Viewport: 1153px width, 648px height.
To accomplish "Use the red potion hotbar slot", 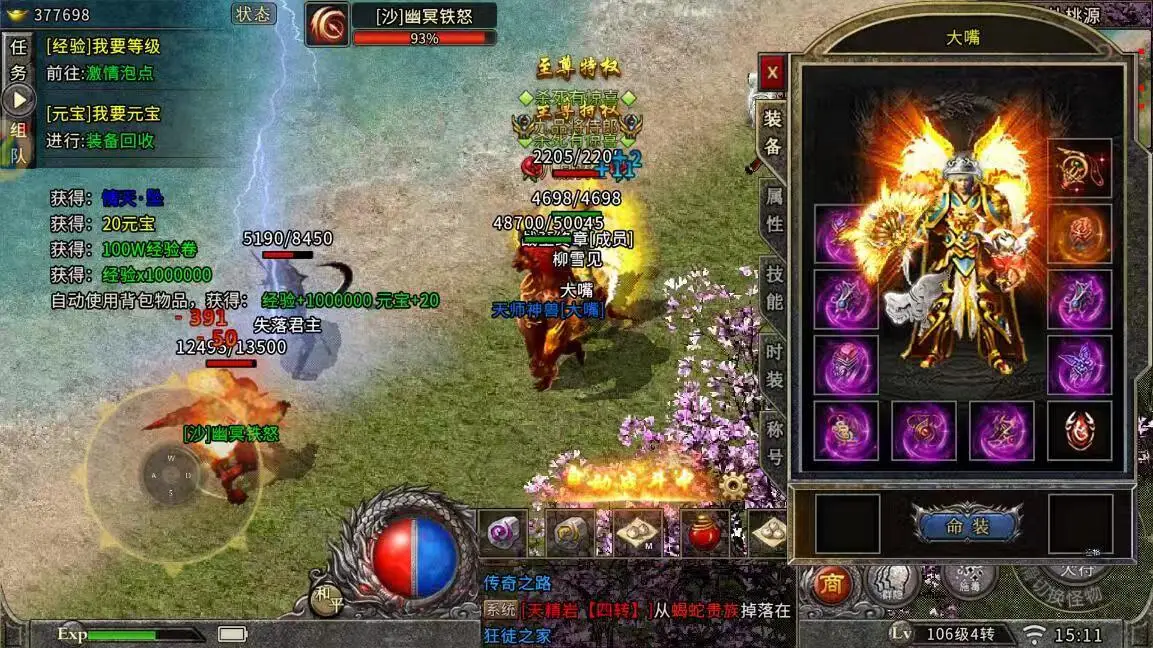I will (705, 533).
